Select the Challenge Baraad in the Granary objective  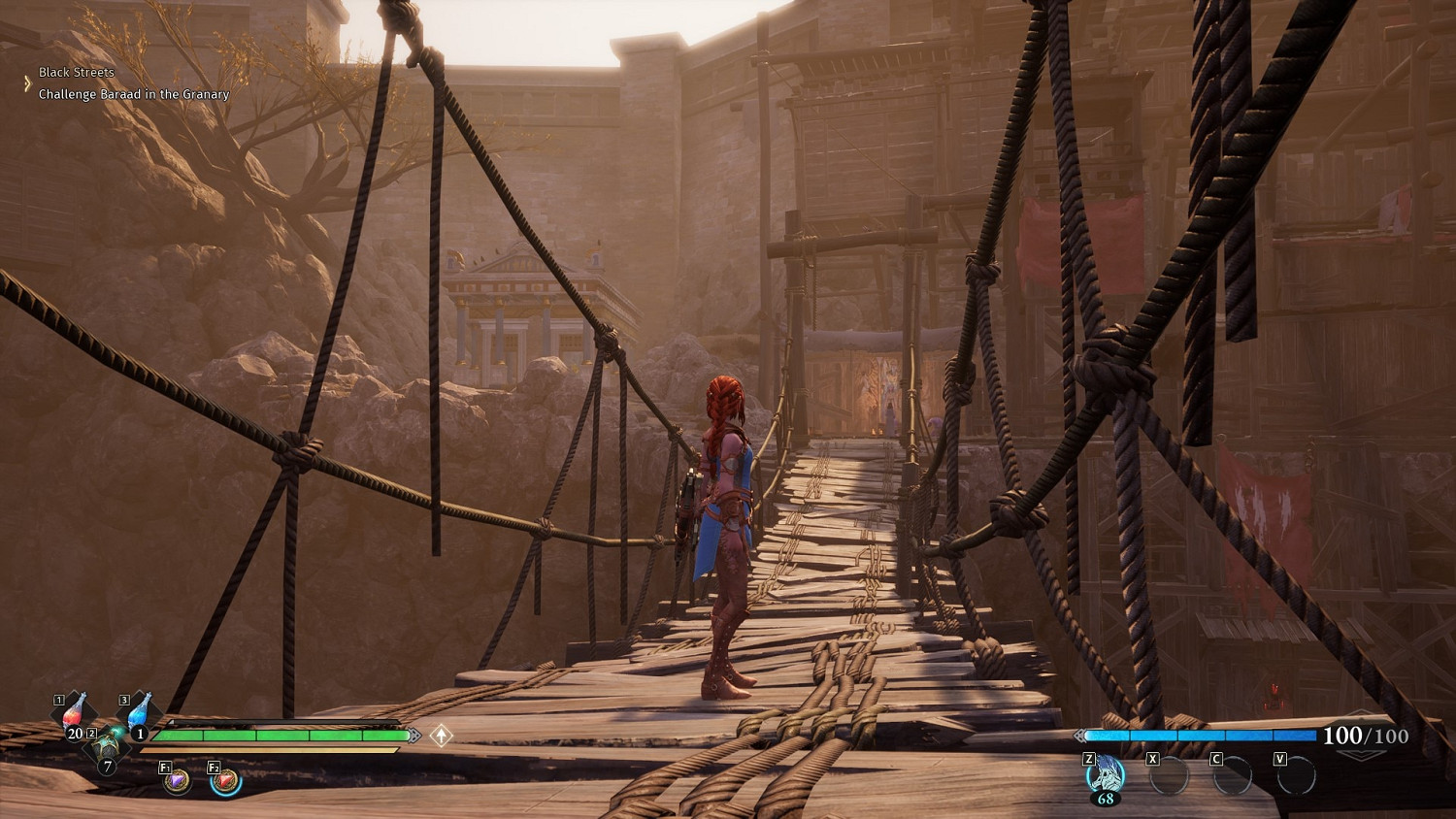(x=134, y=94)
